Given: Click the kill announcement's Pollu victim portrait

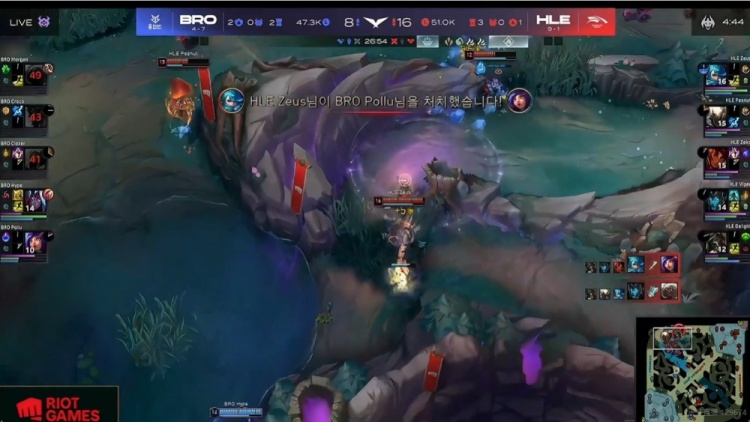Looking at the screenshot, I should point(519,101).
